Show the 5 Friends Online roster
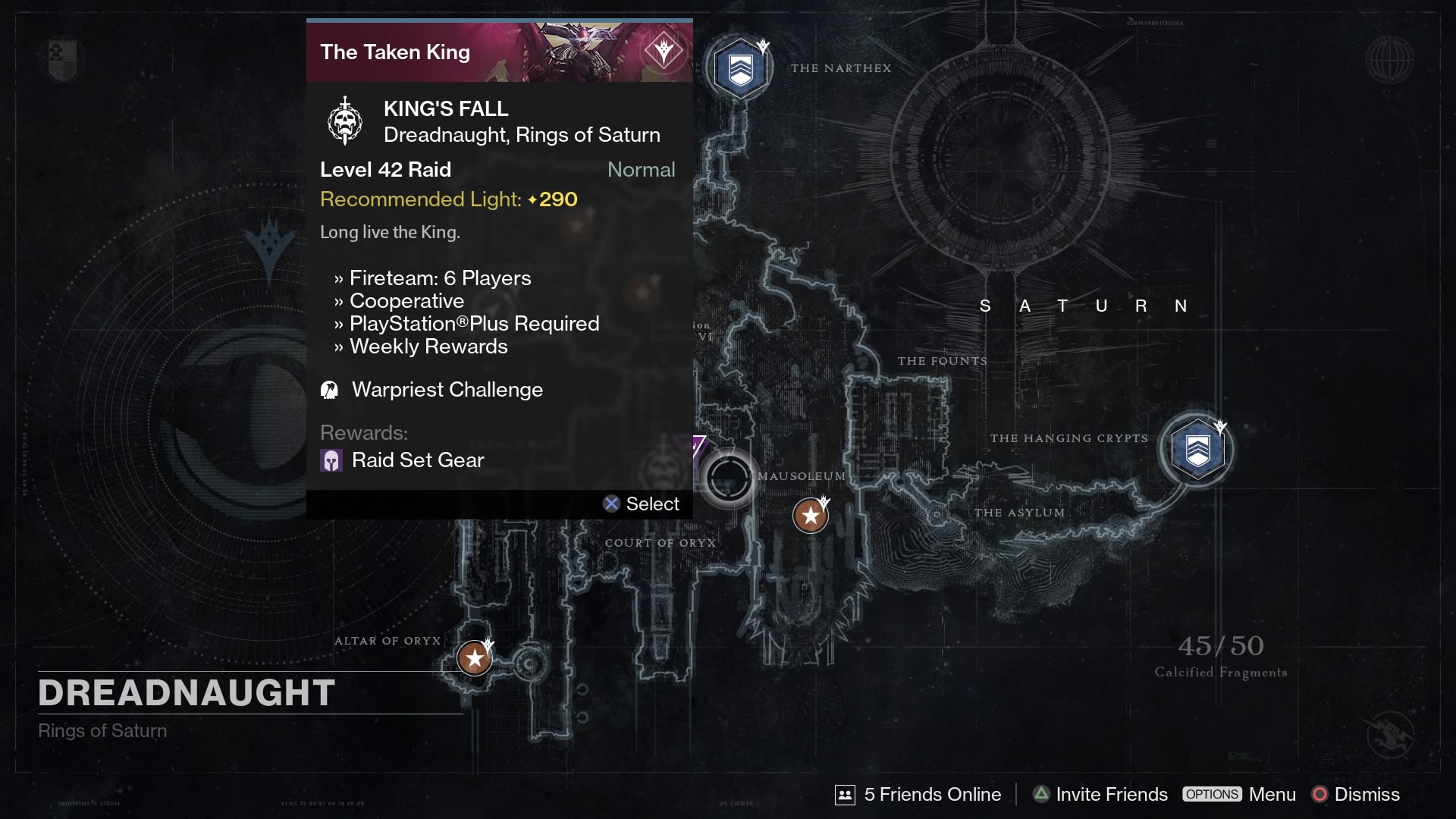1456x819 pixels. click(x=918, y=794)
